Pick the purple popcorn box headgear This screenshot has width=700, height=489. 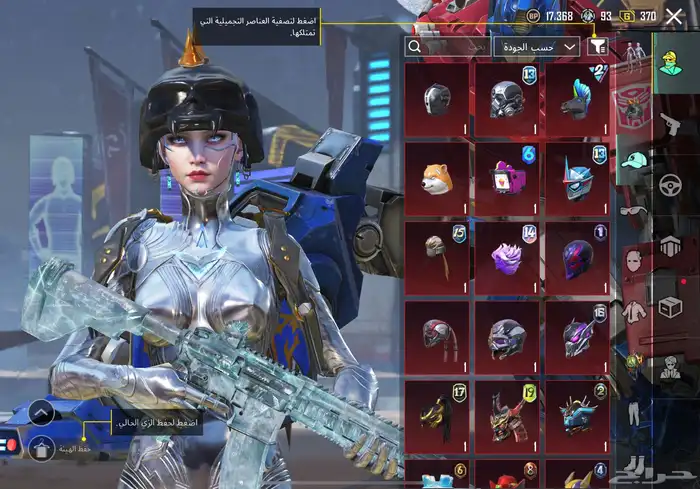click(x=507, y=180)
